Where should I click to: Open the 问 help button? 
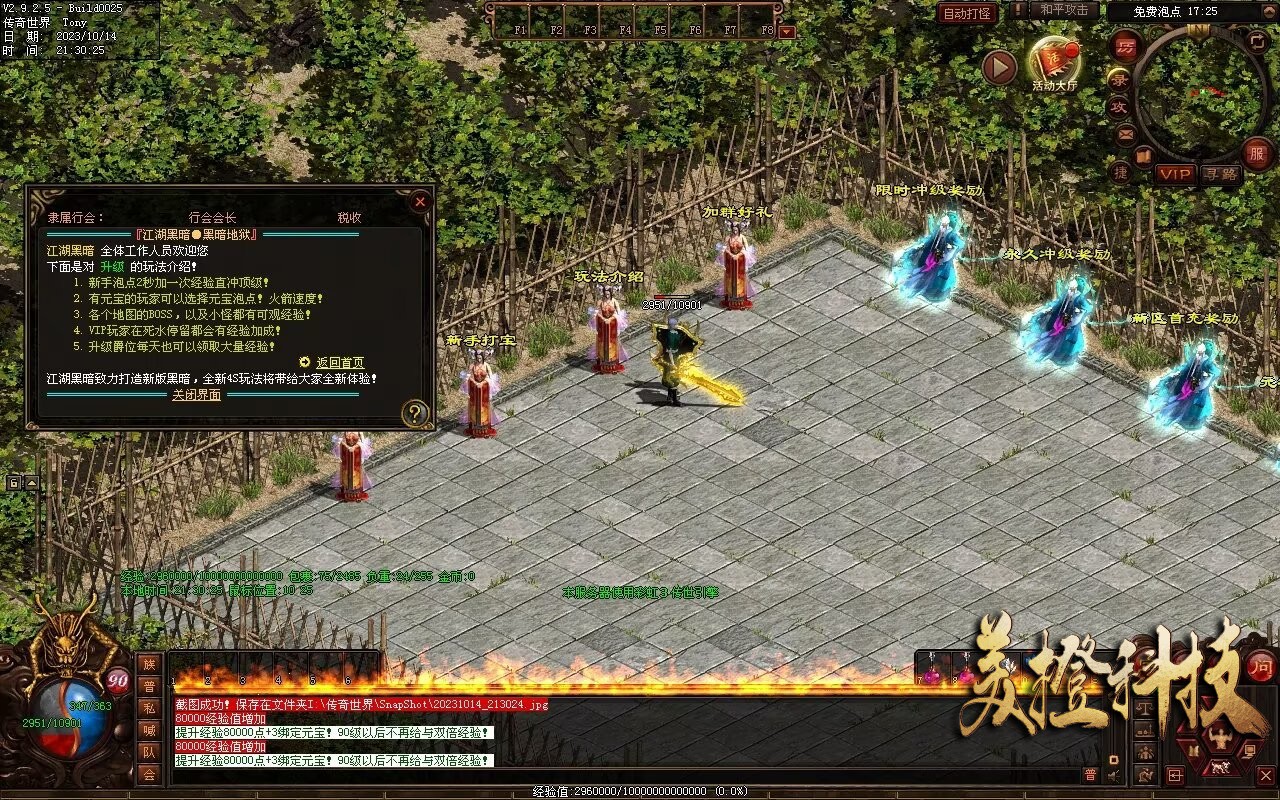pos(1261,666)
